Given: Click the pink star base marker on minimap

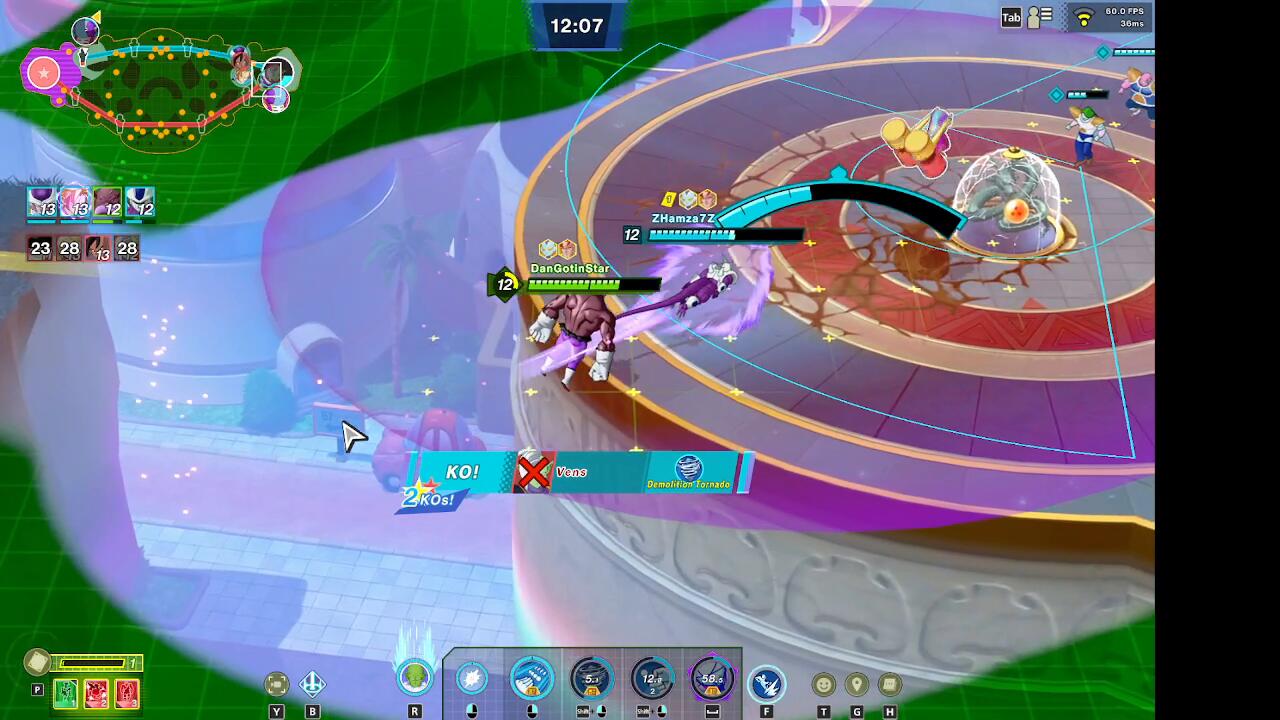Looking at the screenshot, I should [x=43, y=72].
